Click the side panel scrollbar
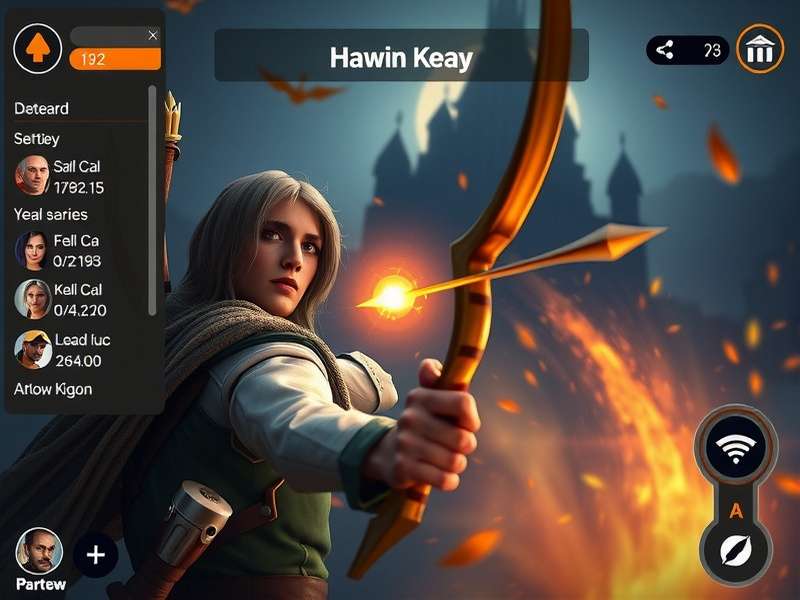The image size is (800, 600). (x=152, y=200)
